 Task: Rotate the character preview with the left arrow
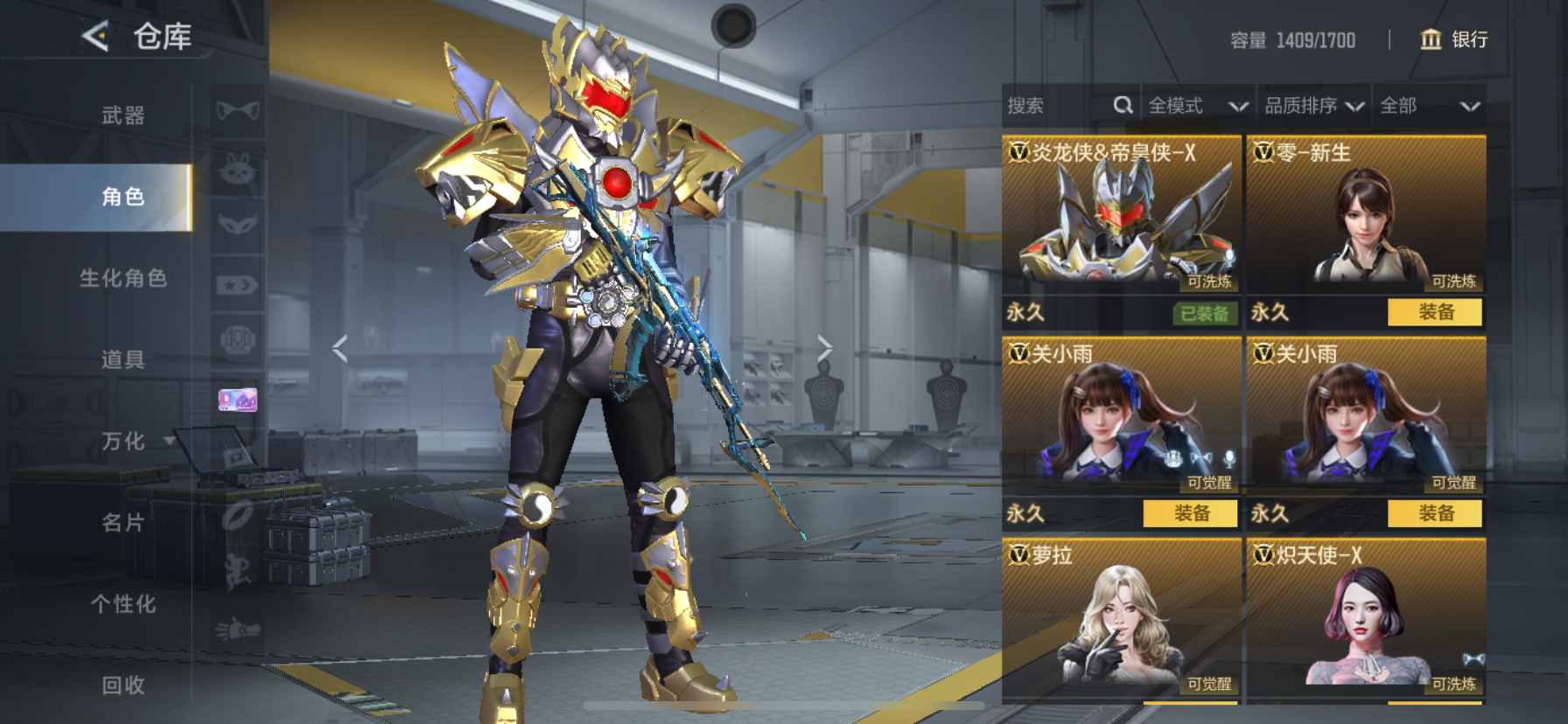tap(340, 348)
